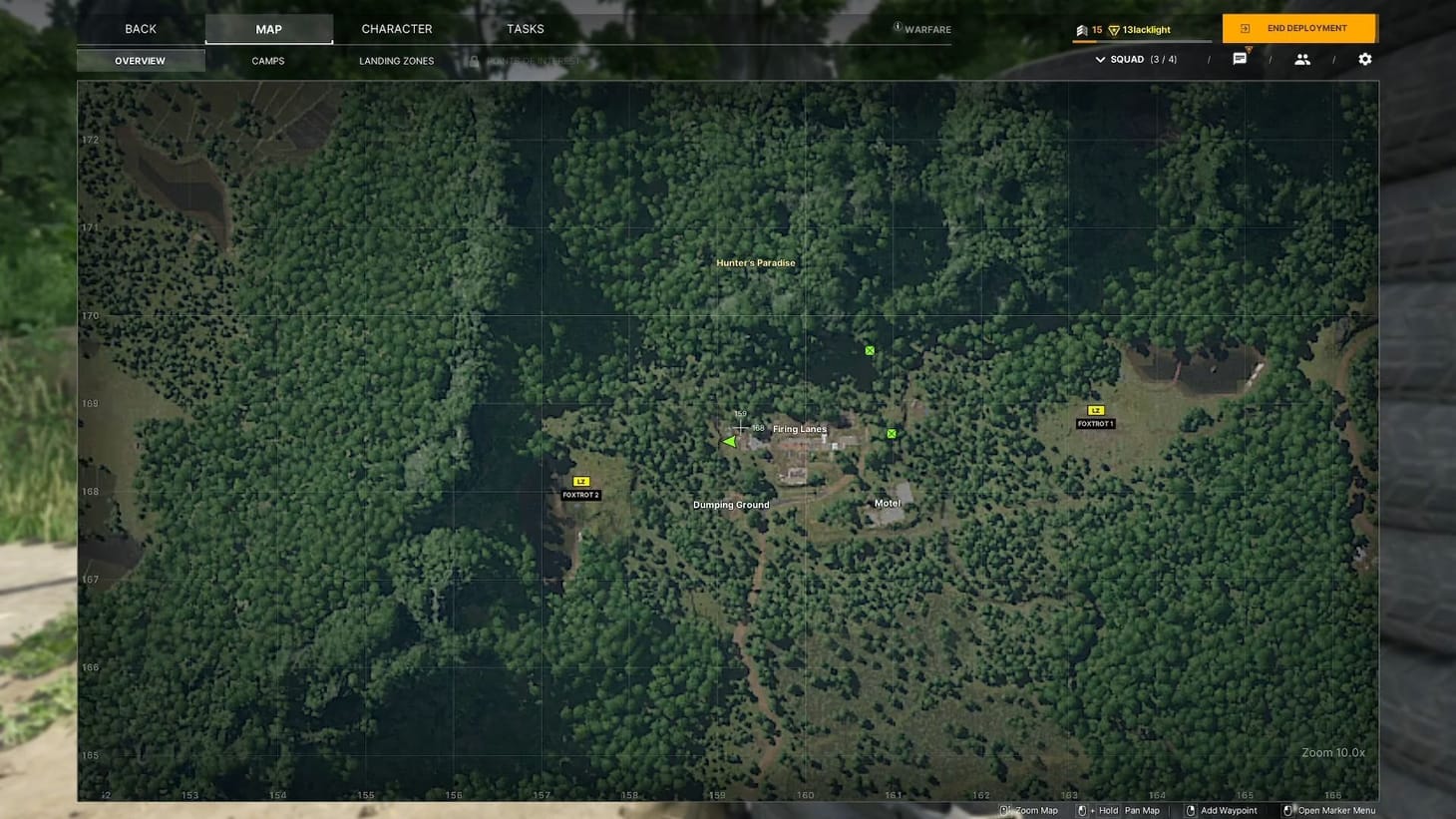Select the OVERVIEW map view

click(x=139, y=61)
